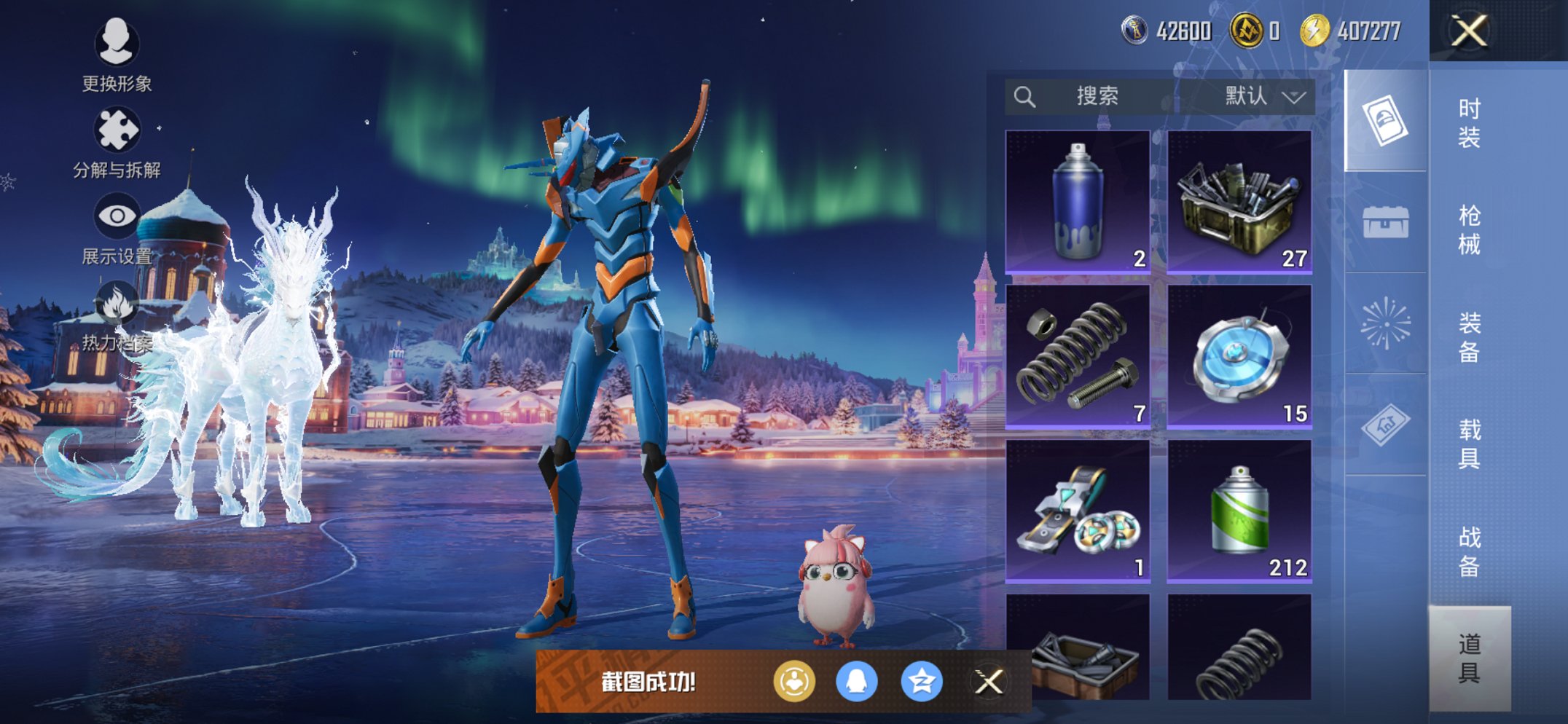1568x724 pixels.
Task: Dismiss the 截图成功 screenshot banner
Action: coord(989,682)
